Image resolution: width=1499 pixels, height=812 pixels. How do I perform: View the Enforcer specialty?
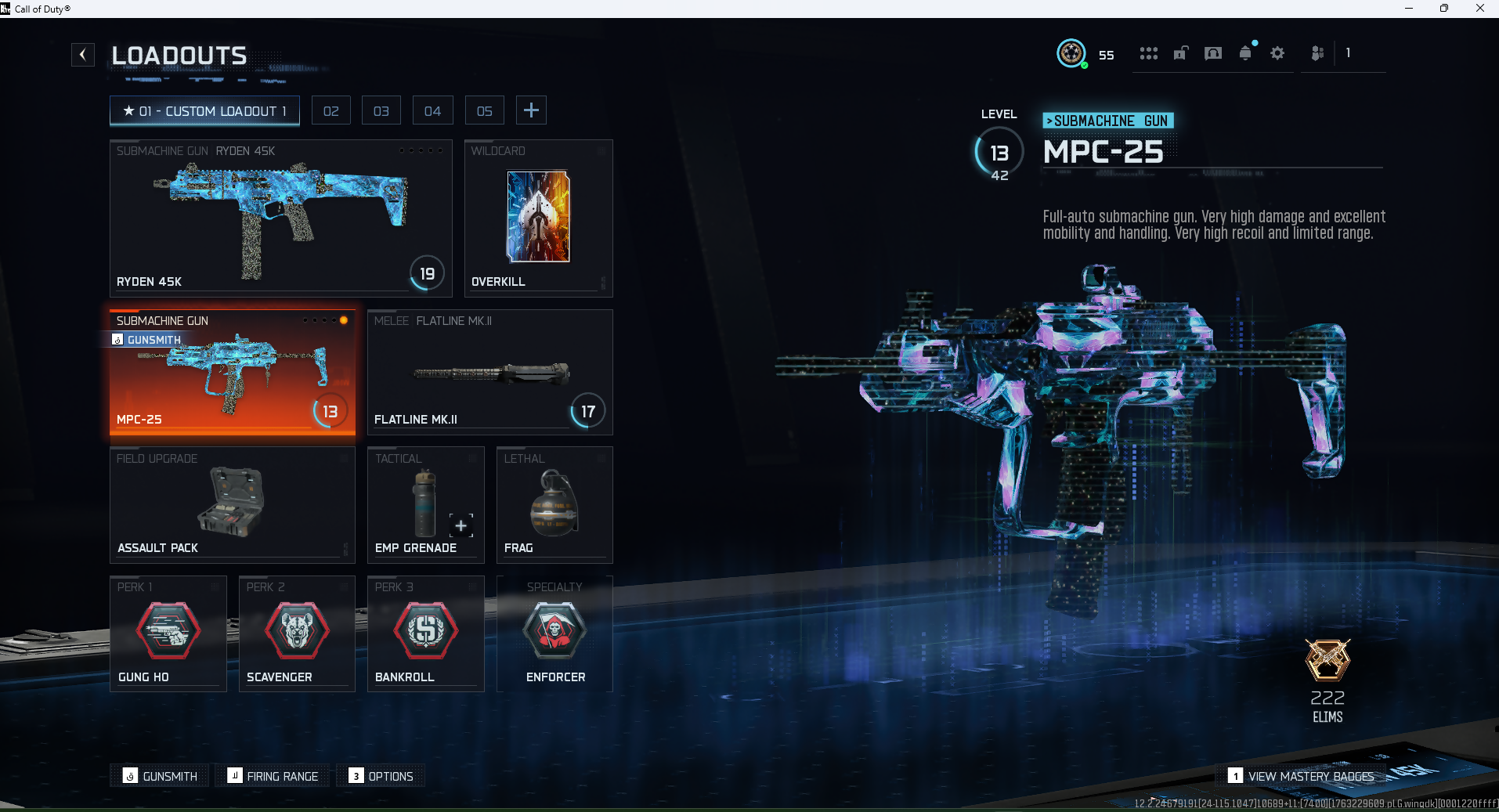click(x=554, y=633)
